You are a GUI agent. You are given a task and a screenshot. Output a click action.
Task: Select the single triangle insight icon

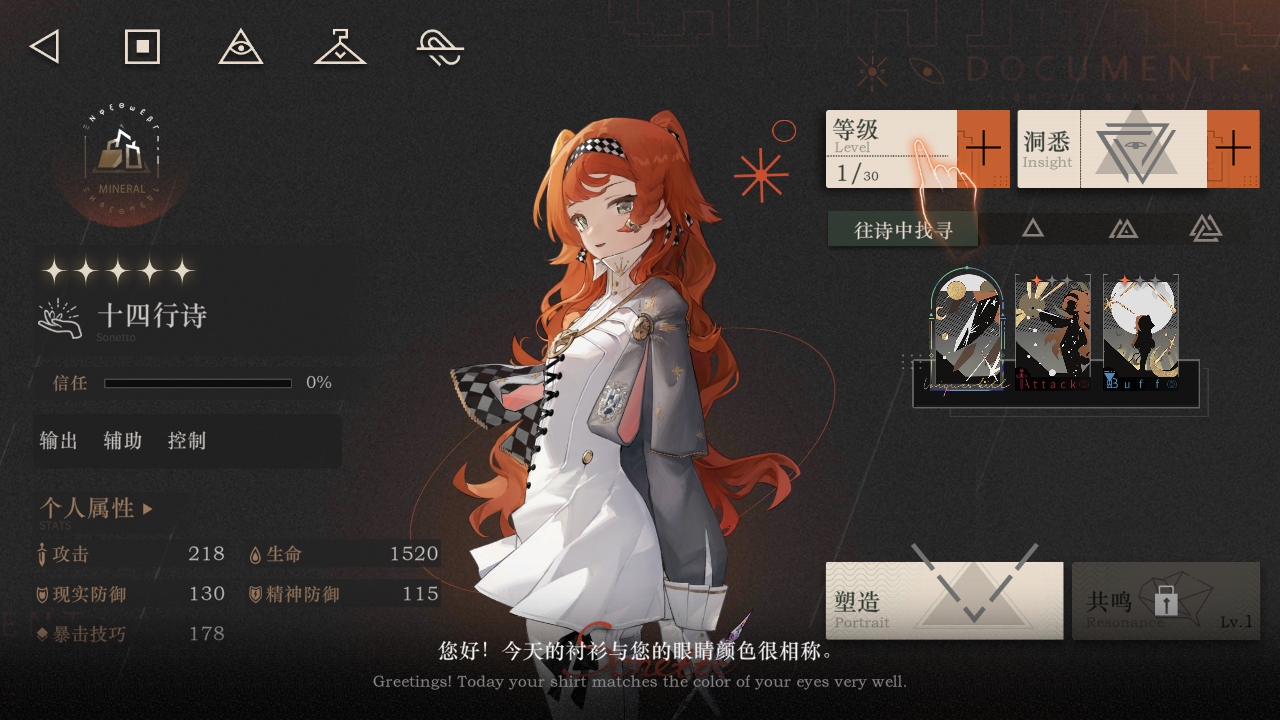[x=1033, y=229]
